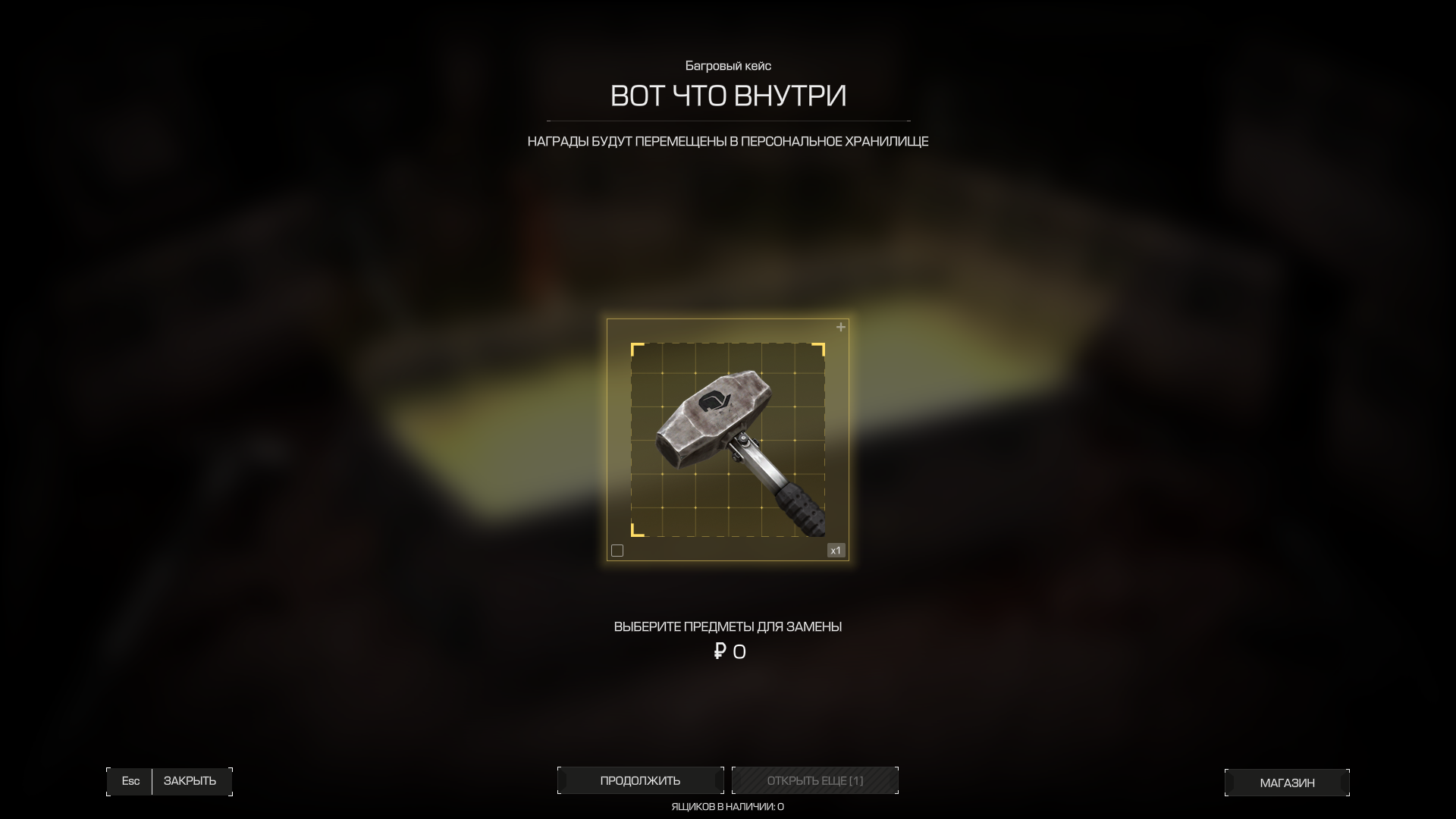Click the ВОТ ЧТО ВНУТРИ heading

click(727, 96)
